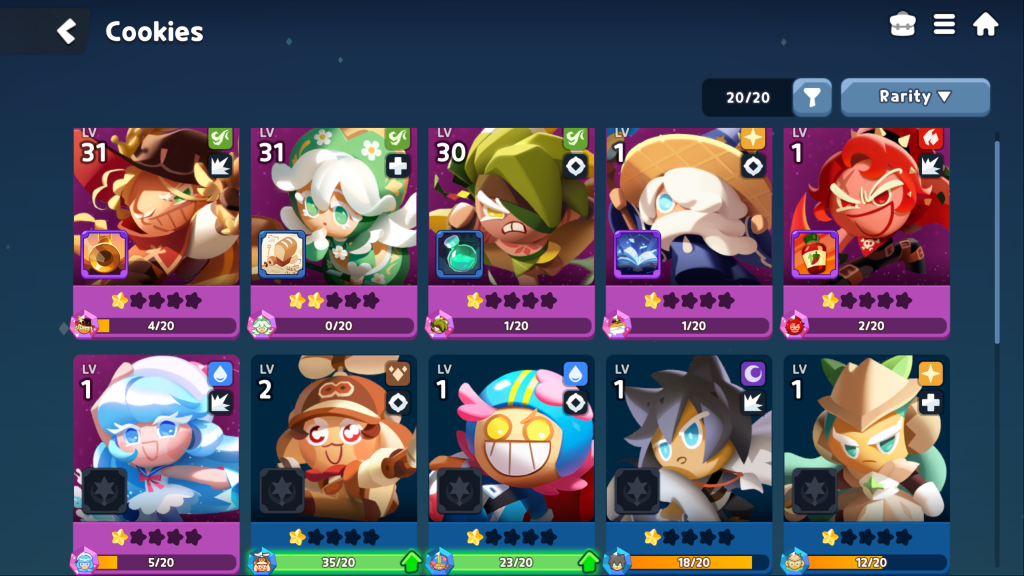1024x576 pixels.
Task: Pick the white-bearded straw hat cookie card
Action: coord(689,230)
